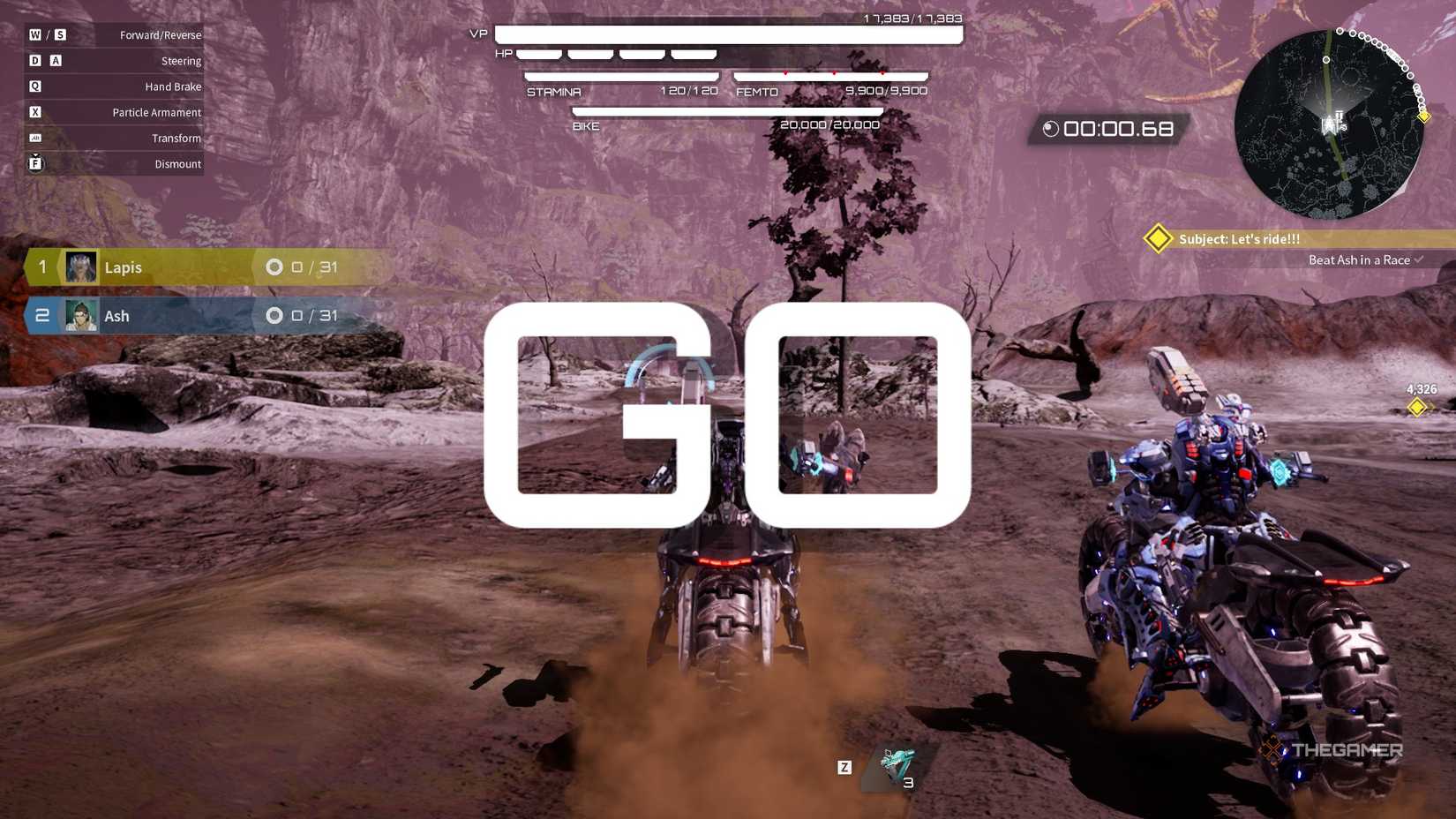1456x819 pixels.
Task: Open the Beat Ash in a Race details chevron
Action: (x=1418, y=259)
